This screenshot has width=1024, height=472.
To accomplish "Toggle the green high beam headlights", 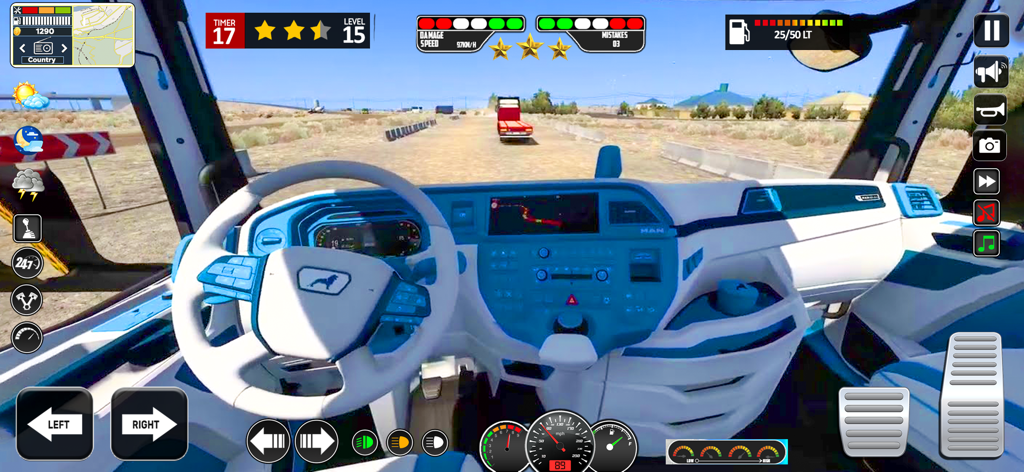I will click(365, 442).
